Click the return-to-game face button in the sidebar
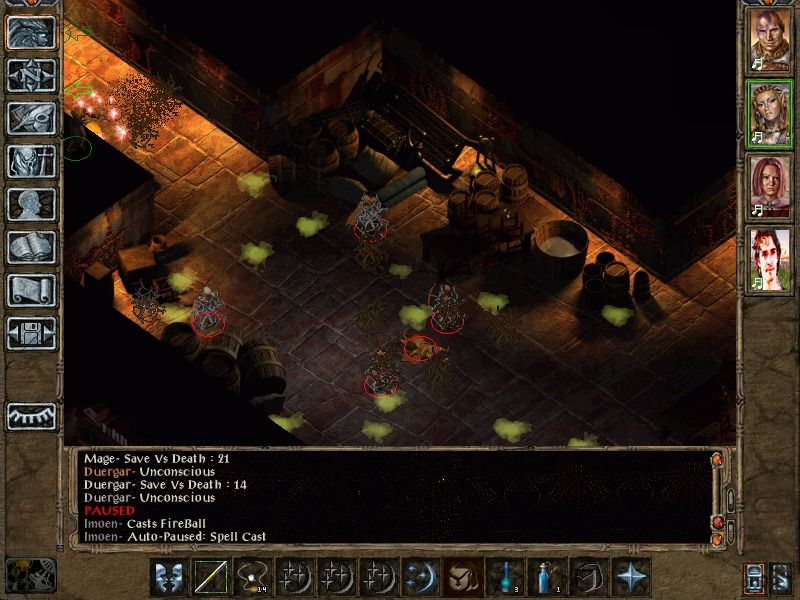 coord(30,32)
